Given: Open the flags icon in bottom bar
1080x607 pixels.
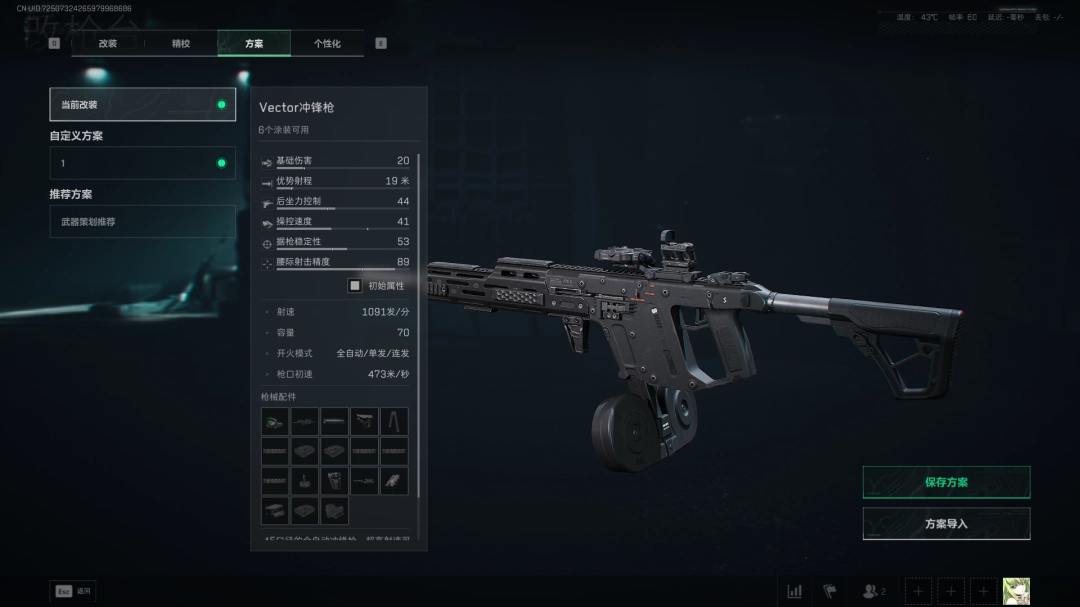Looking at the screenshot, I should [829, 591].
